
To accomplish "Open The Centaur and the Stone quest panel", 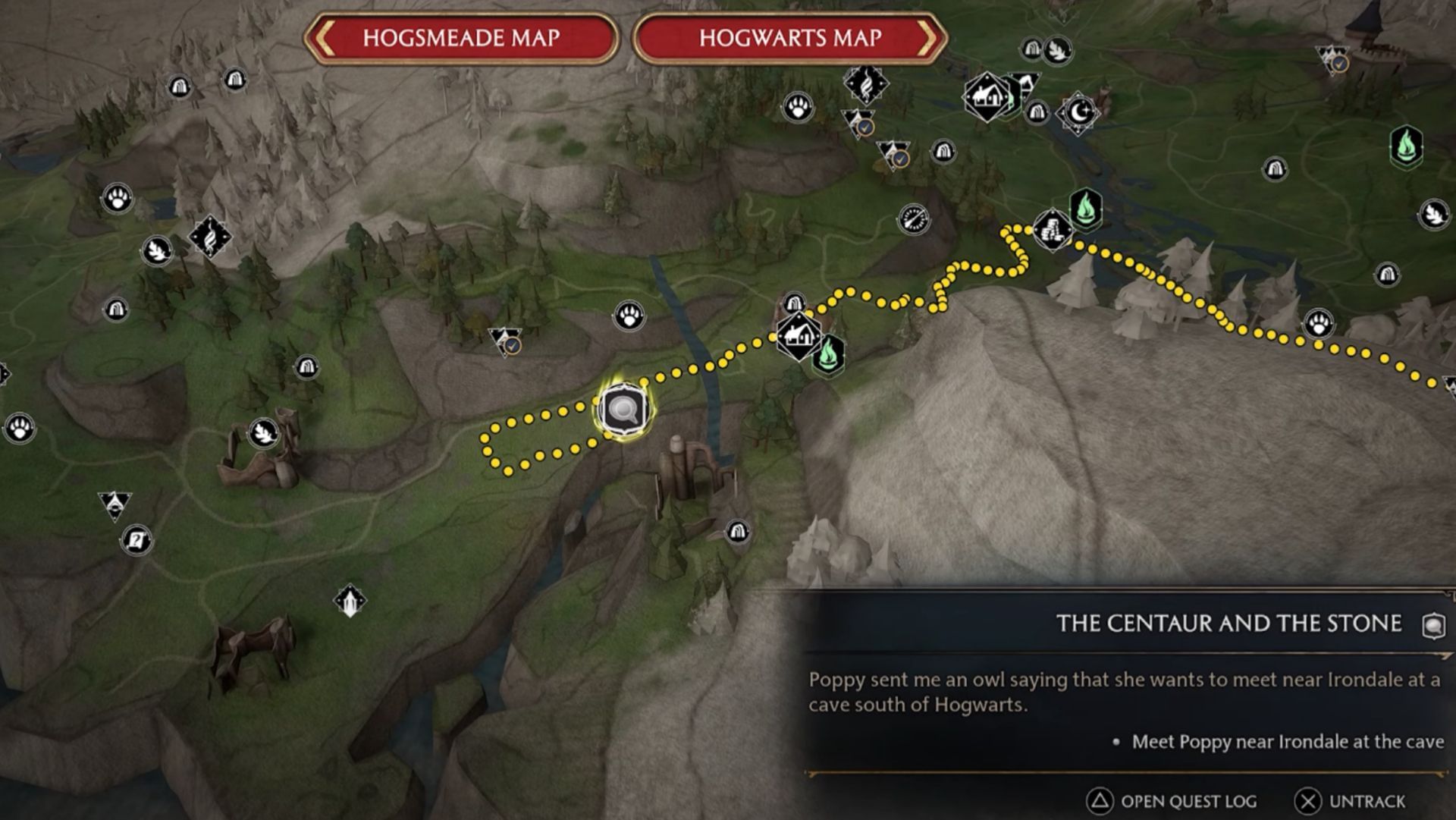I will (x=1228, y=624).
